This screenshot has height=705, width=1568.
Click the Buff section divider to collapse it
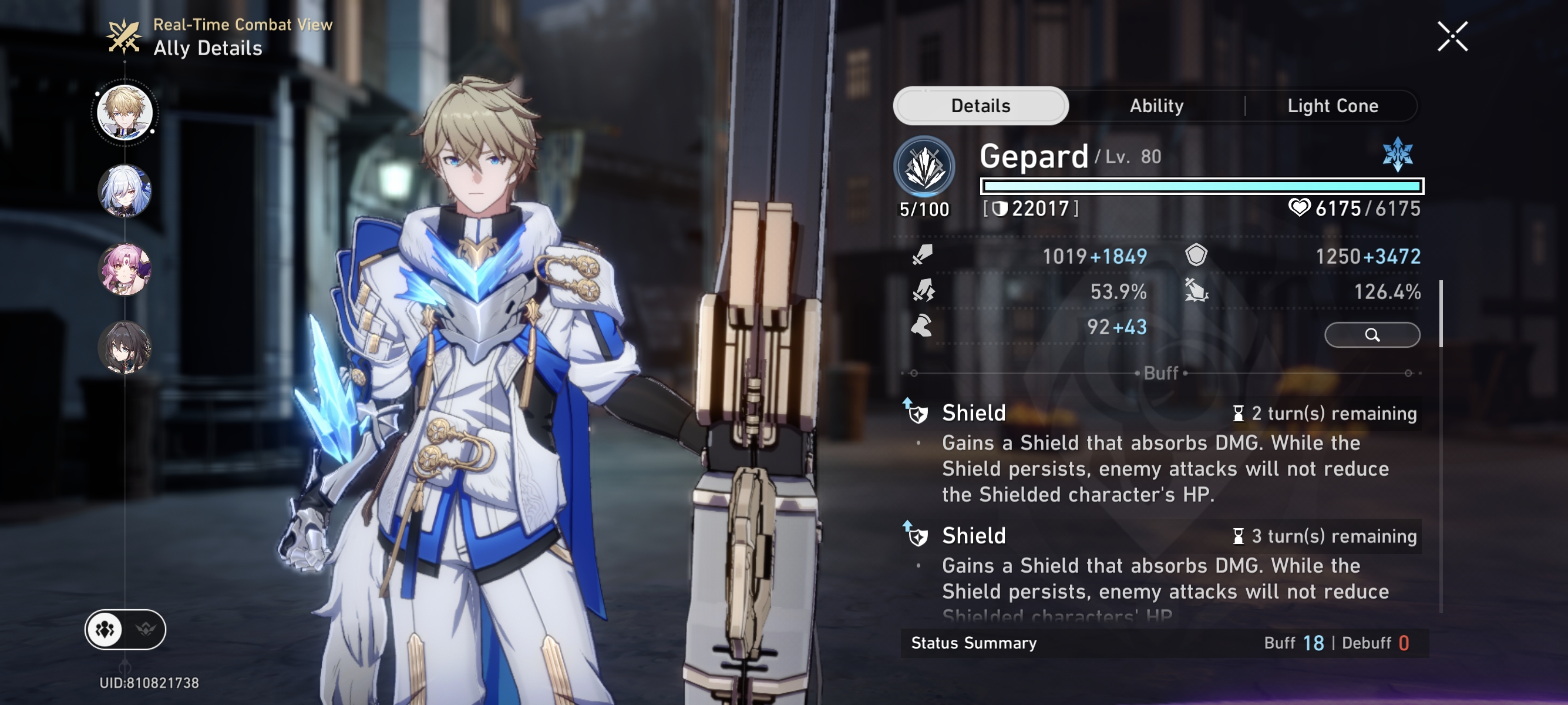1162,373
